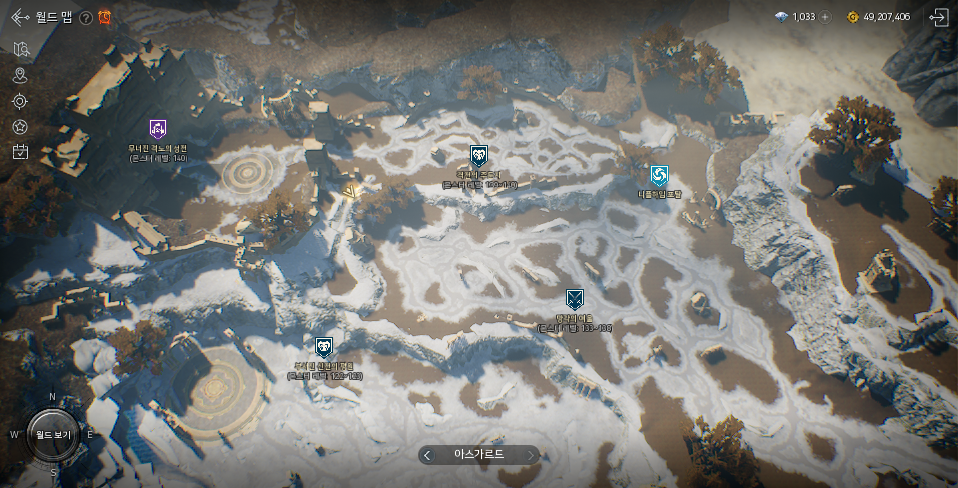Image resolution: width=958 pixels, height=488 pixels.
Task: Open the question mark help icon
Action: tap(86, 18)
